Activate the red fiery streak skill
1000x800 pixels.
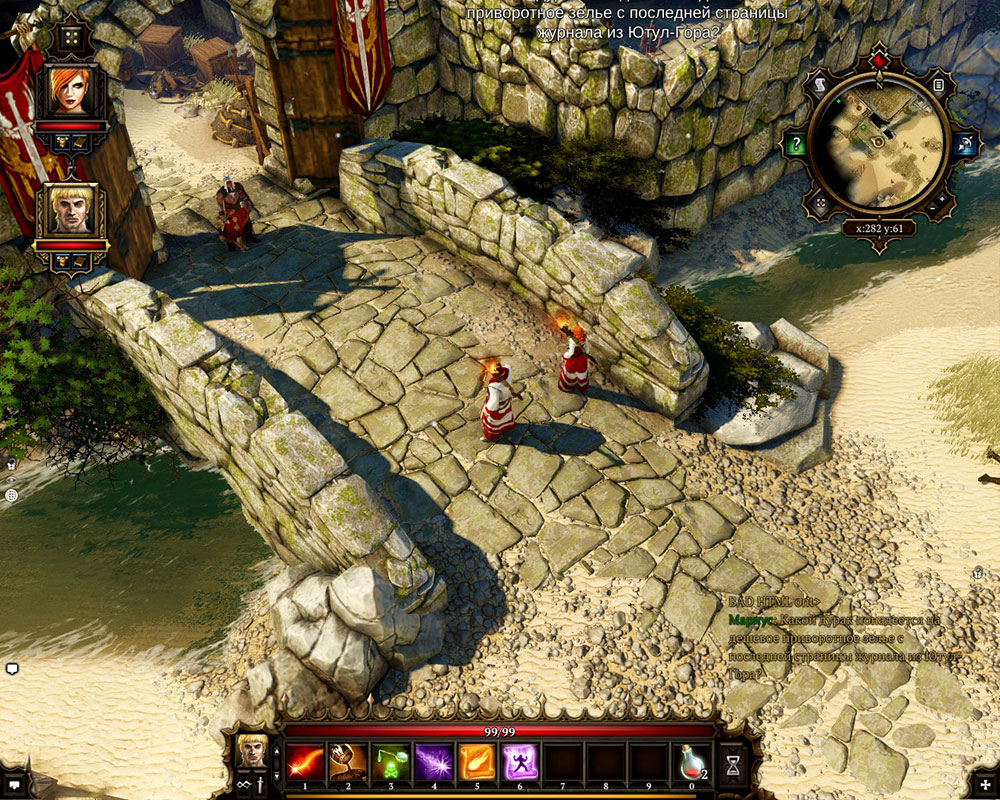(x=302, y=763)
